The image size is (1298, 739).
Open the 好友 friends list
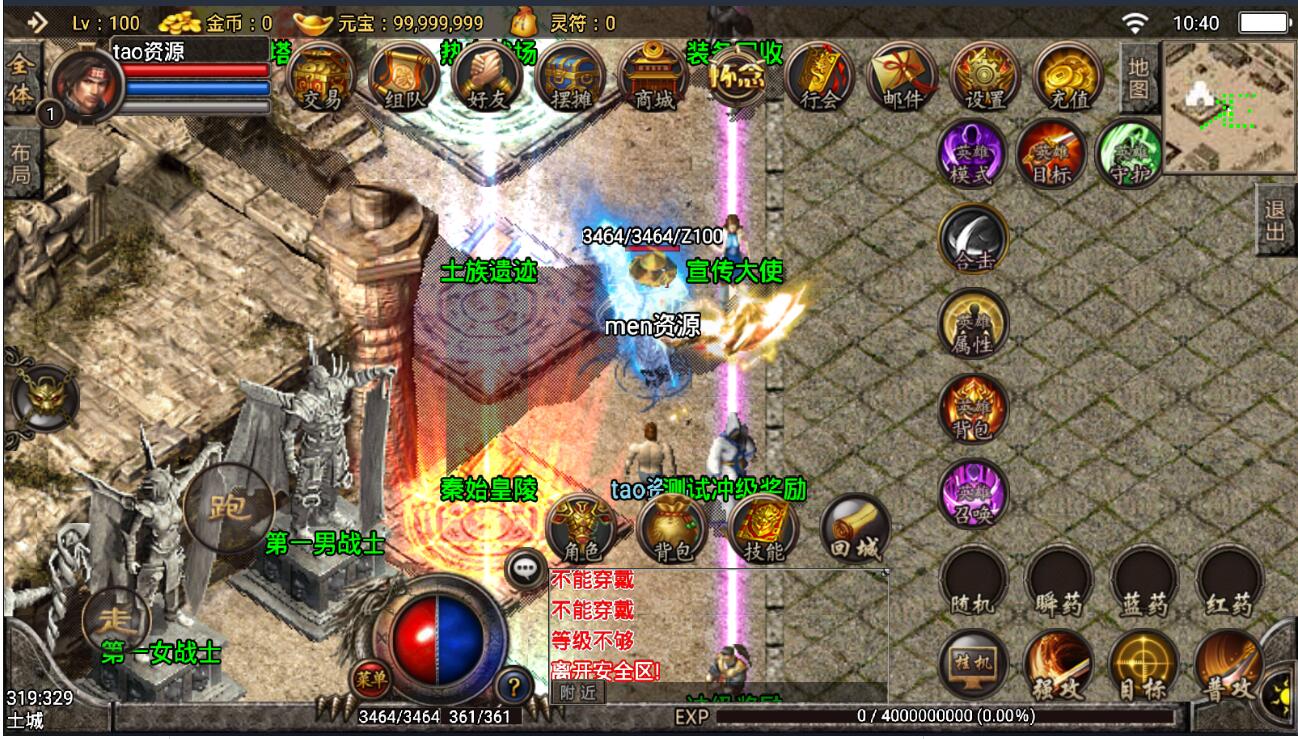tap(487, 78)
